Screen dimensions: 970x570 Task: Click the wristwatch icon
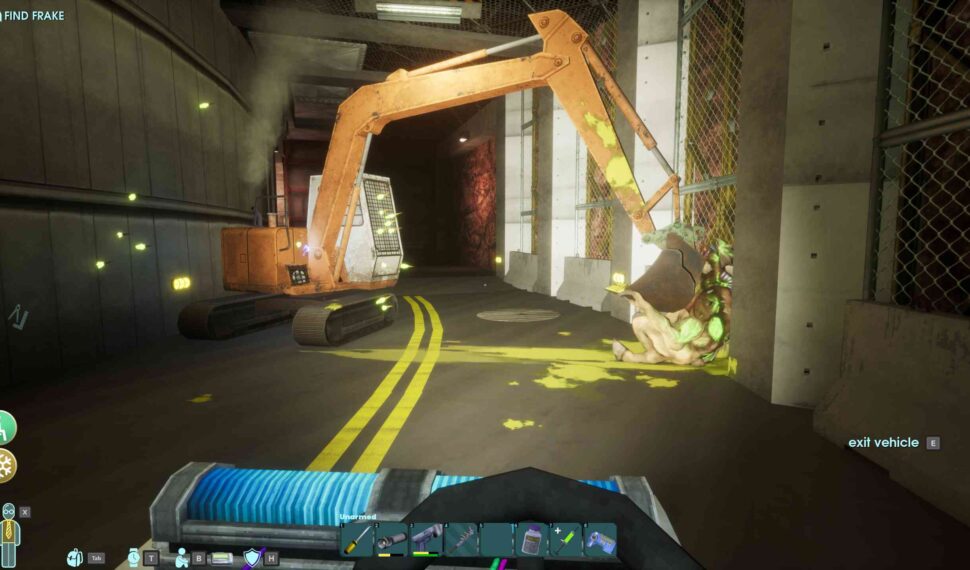[x=135, y=557]
